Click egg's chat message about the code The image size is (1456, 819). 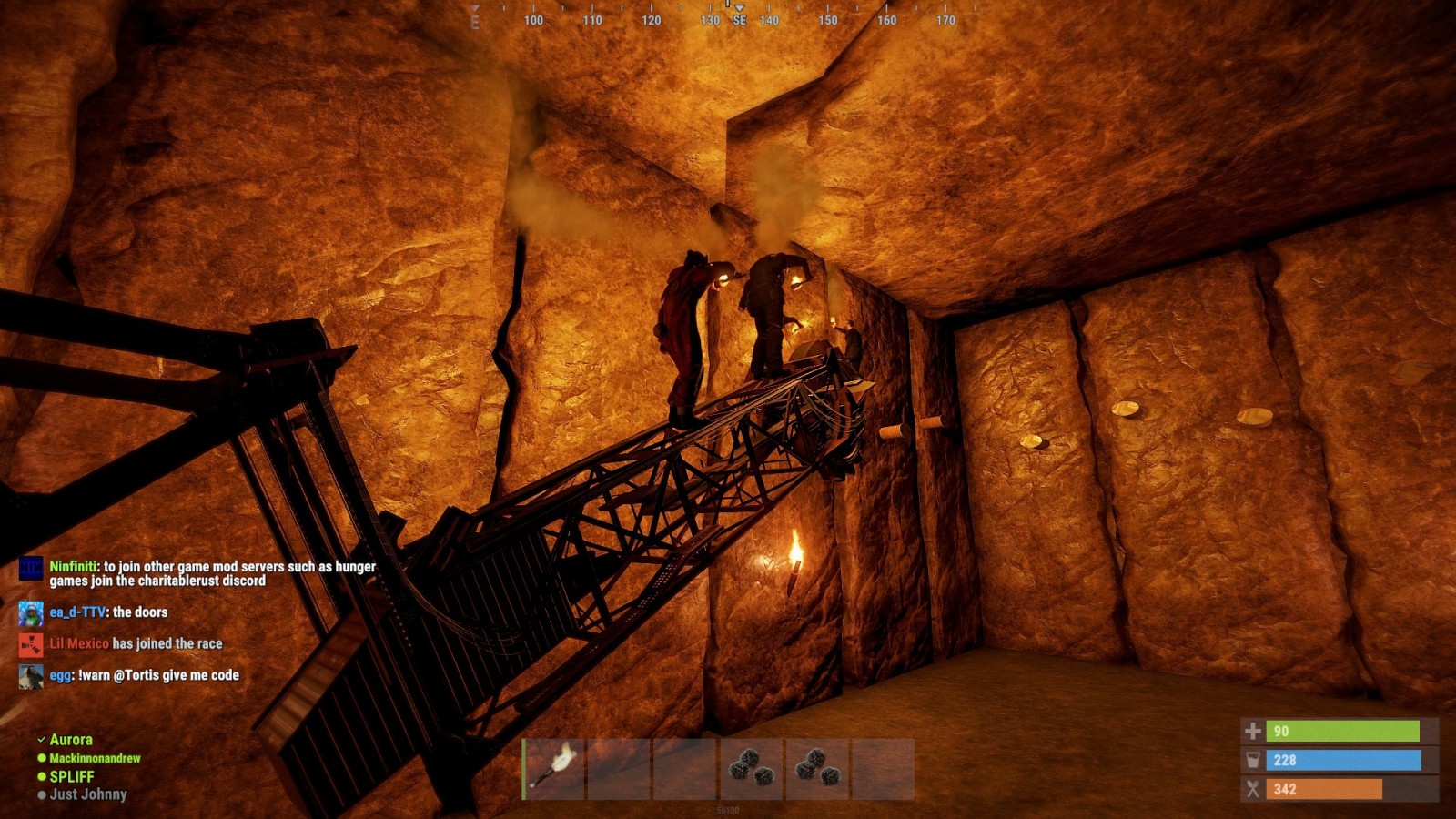tap(144, 675)
